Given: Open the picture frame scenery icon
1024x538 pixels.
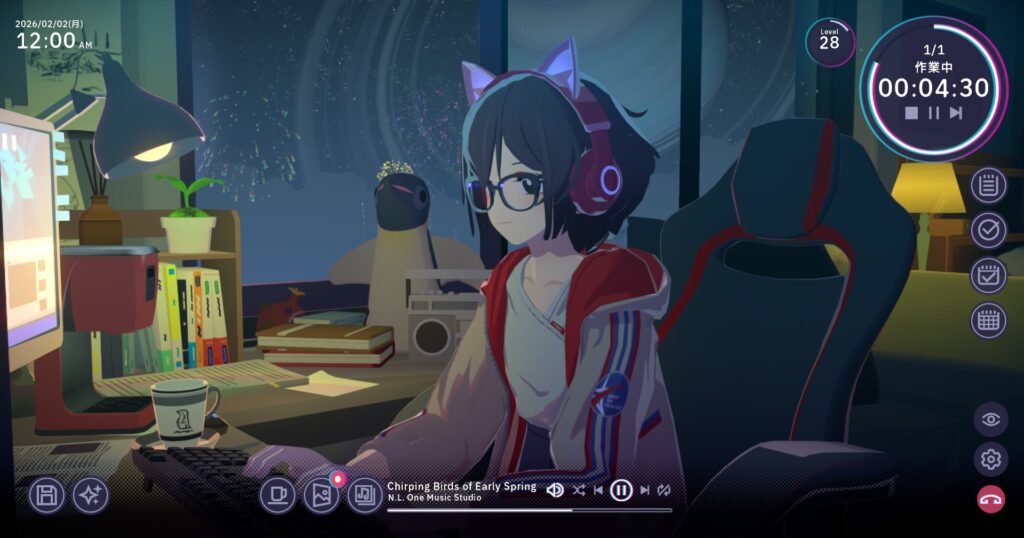Looking at the screenshot, I should point(321,494).
